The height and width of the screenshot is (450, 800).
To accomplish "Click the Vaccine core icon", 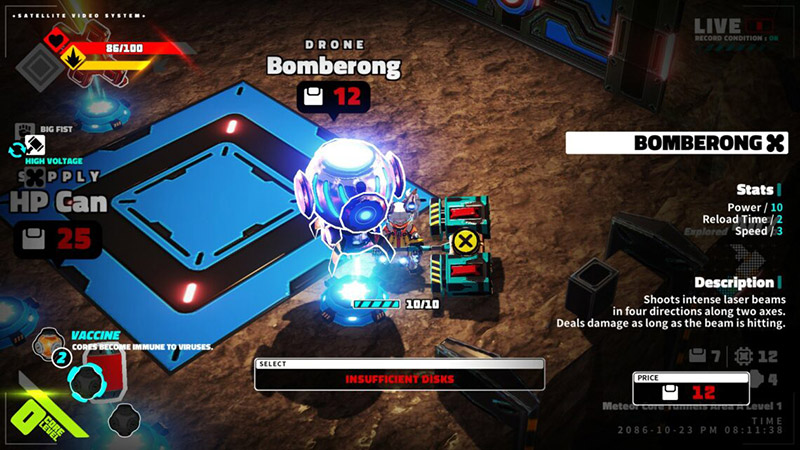I will (50, 344).
